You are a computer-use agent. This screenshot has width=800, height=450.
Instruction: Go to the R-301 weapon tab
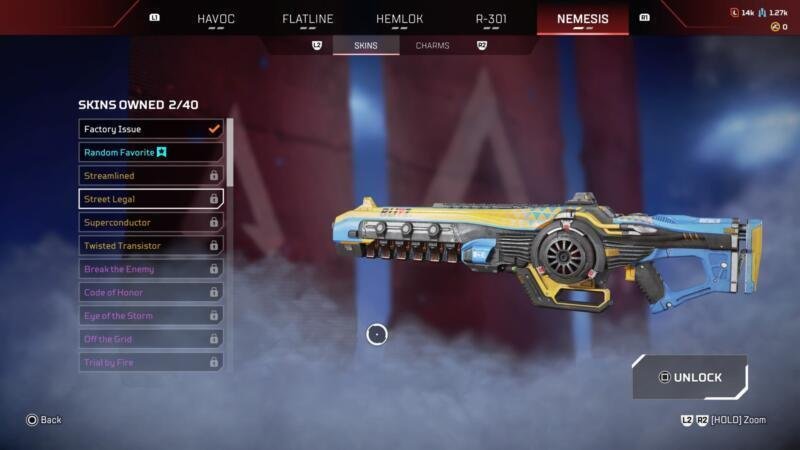[x=491, y=18]
